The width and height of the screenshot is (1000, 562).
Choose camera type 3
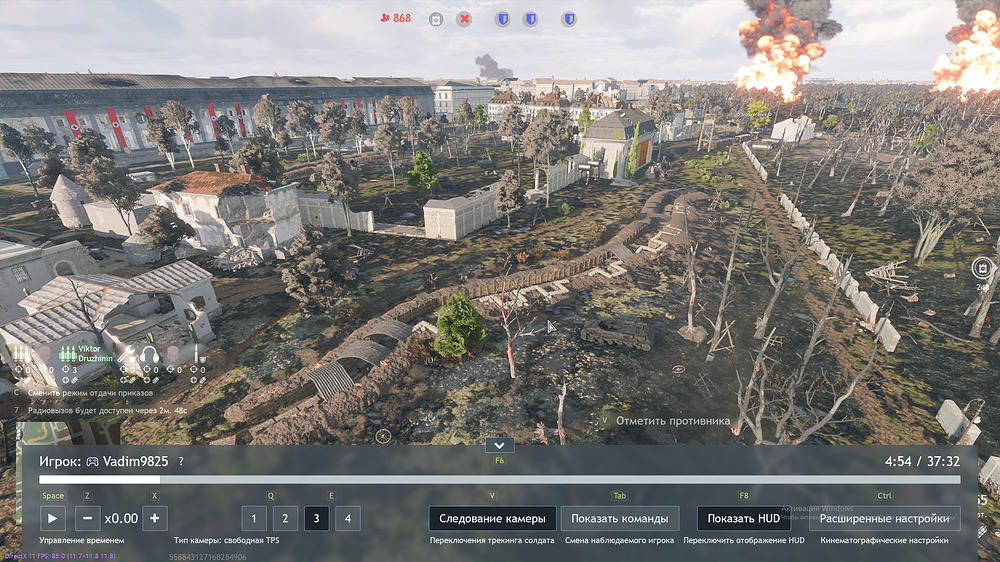[317, 518]
